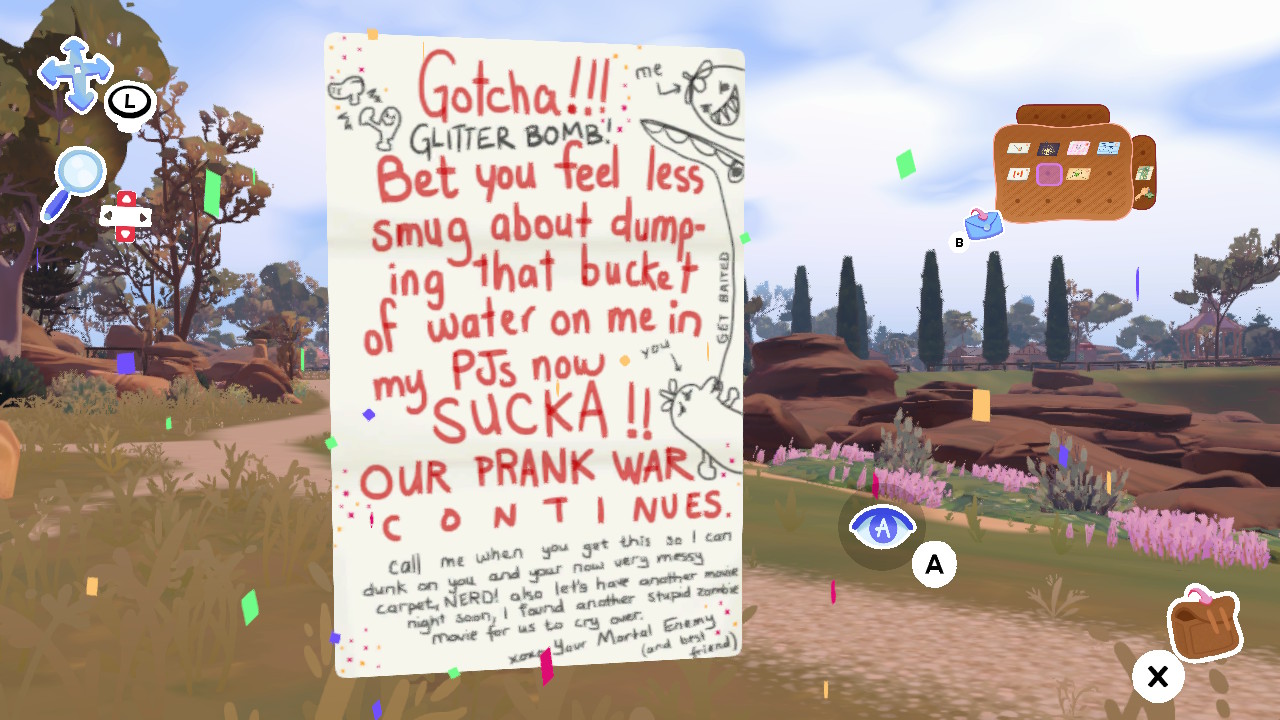Click the leafy hand sticker on the side flap
The image size is (1280, 720).
[x=1144, y=194]
